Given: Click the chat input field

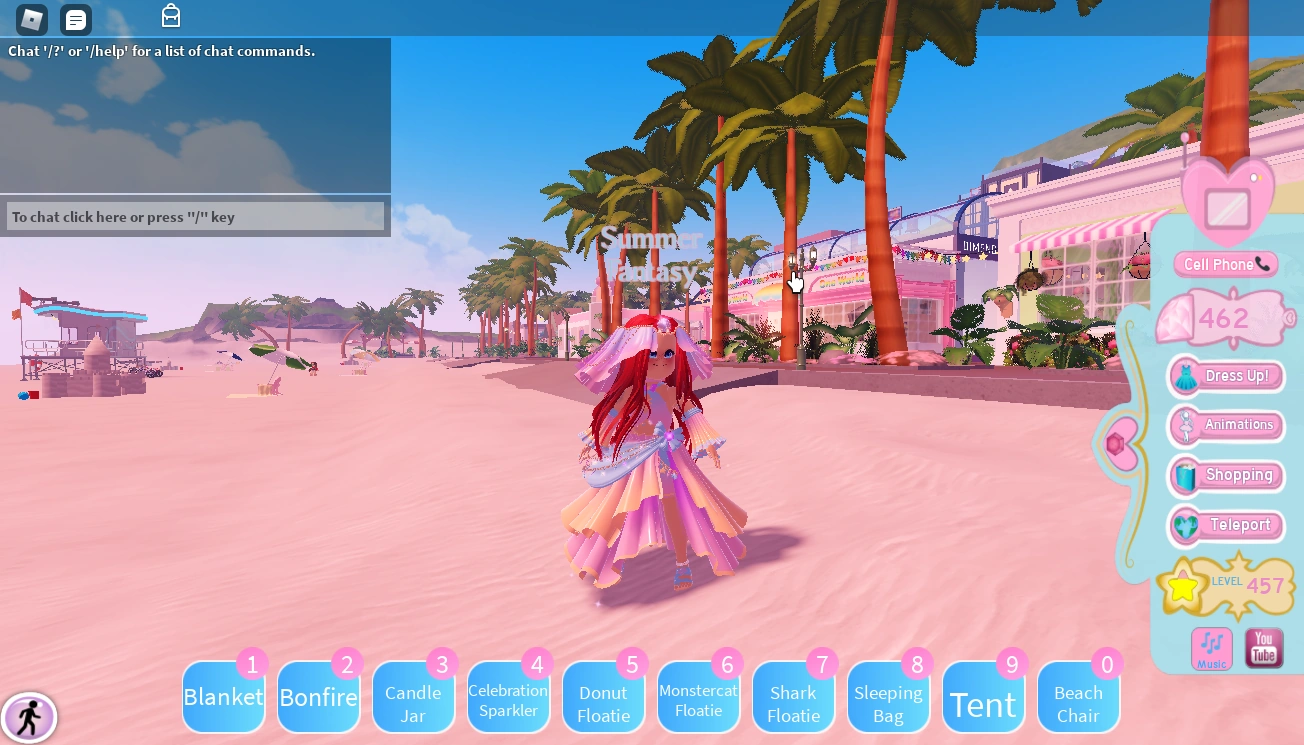Looking at the screenshot, I should pyautogui.click(x=195, y=216).
